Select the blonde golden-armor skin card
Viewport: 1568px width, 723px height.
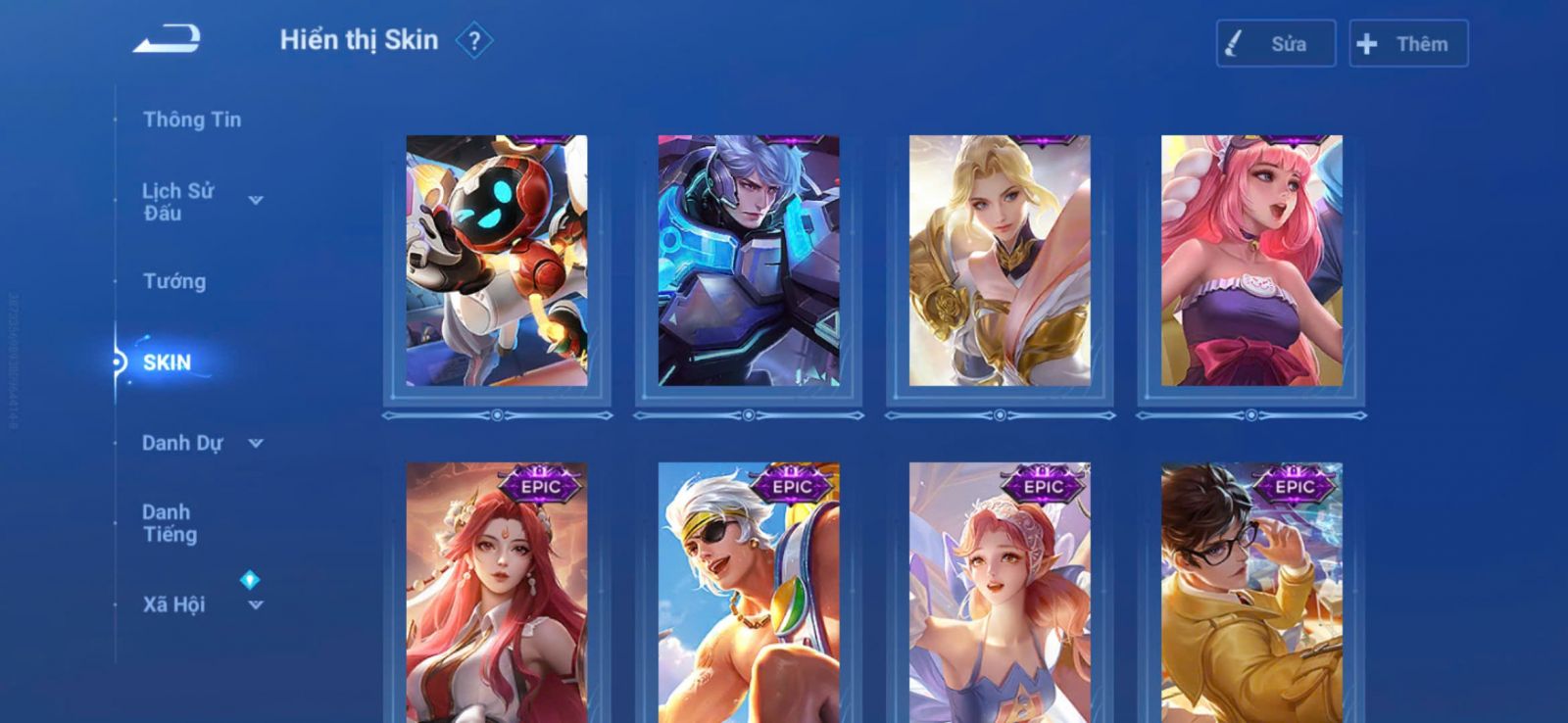tap(1000, 261)
